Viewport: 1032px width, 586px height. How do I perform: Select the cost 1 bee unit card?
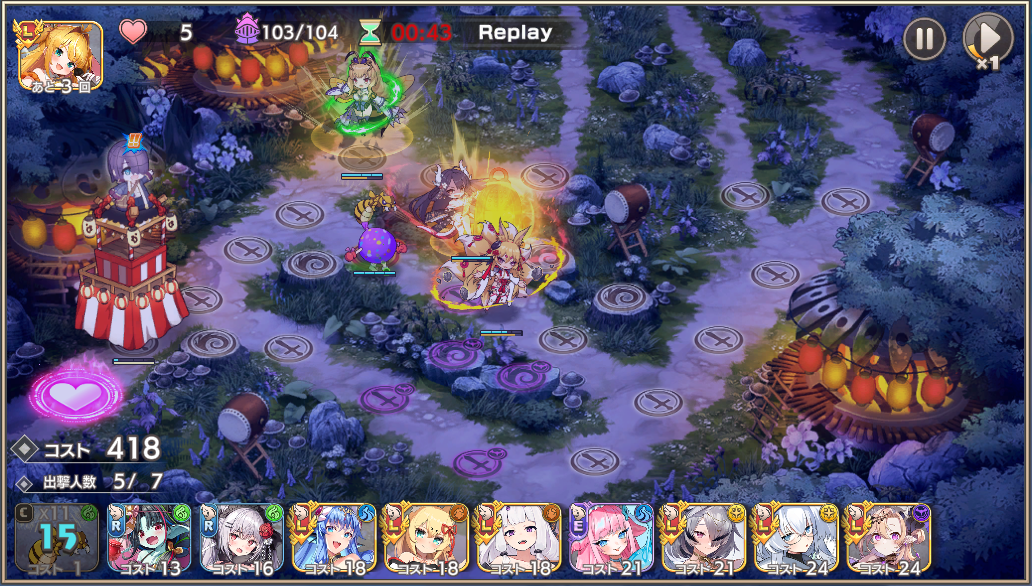pos(53,539)
